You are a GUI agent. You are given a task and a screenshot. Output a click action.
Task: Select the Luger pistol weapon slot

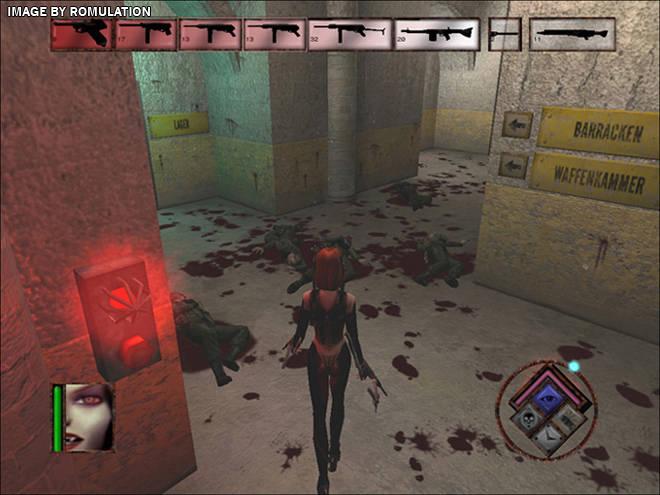pyautogui.click(x=82, y=34)
